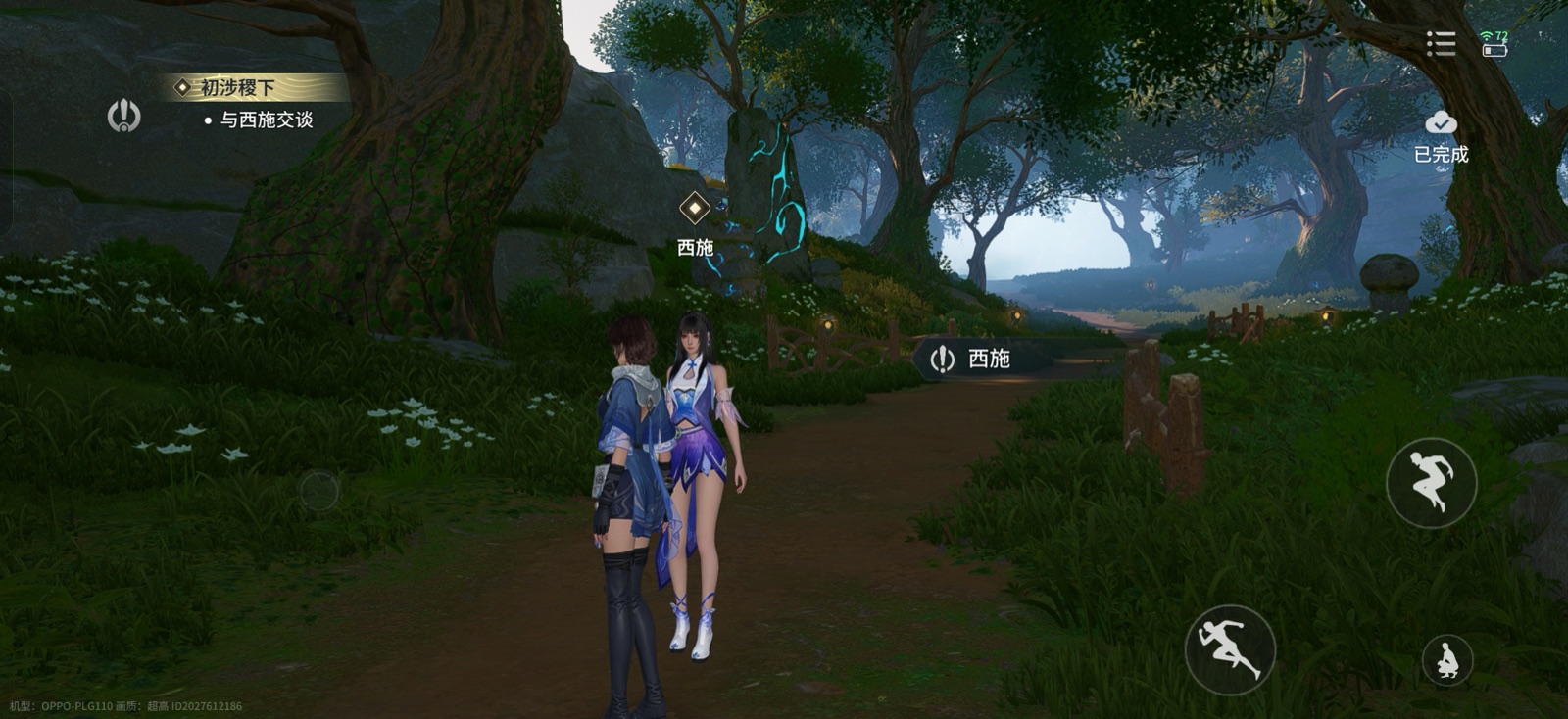The image size is (1568, 719).
Task: Click the diamond quest marker above 西施
Action: pyautogui.click(x=694, y=208)
